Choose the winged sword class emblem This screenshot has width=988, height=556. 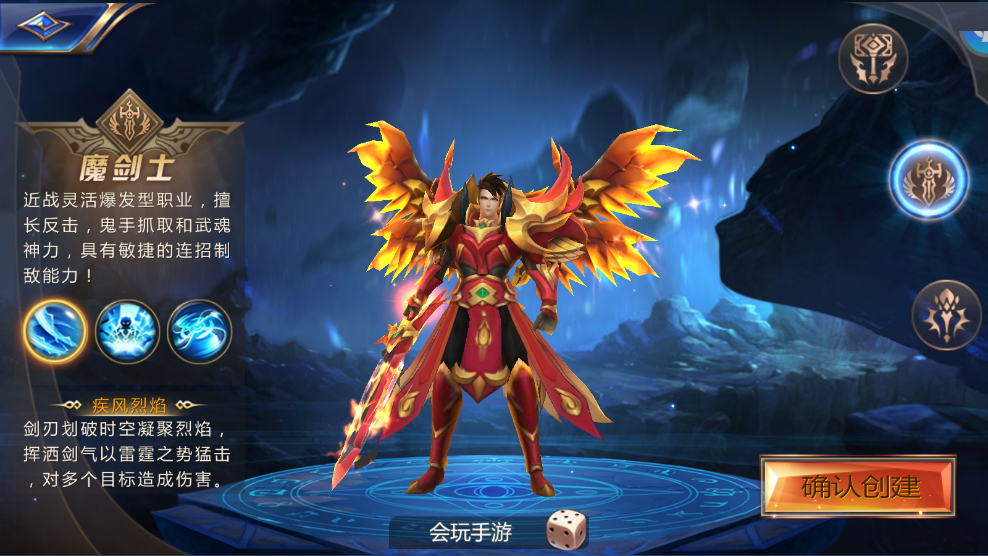pos(929,181)
